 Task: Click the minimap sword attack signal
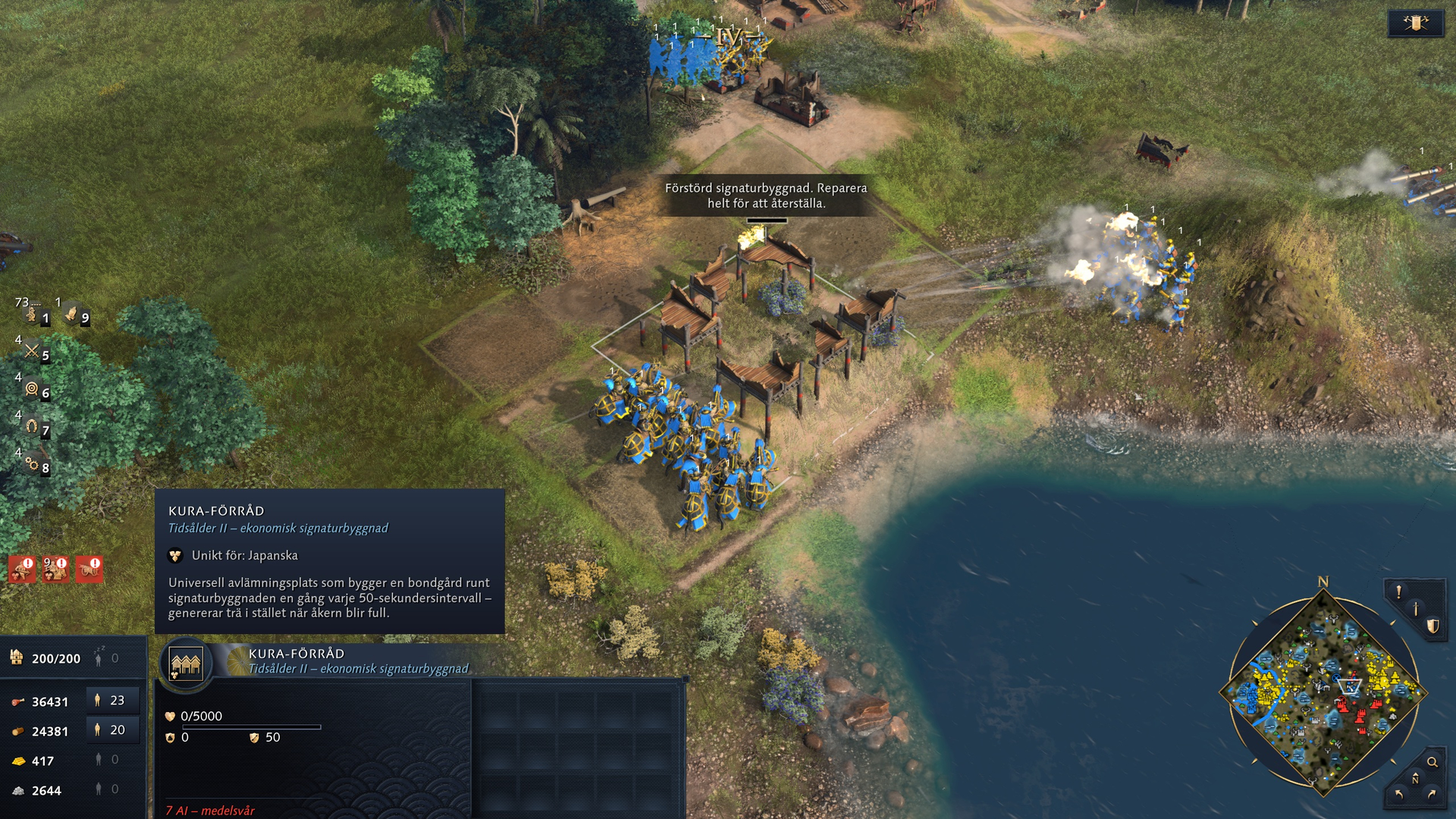1415,608
